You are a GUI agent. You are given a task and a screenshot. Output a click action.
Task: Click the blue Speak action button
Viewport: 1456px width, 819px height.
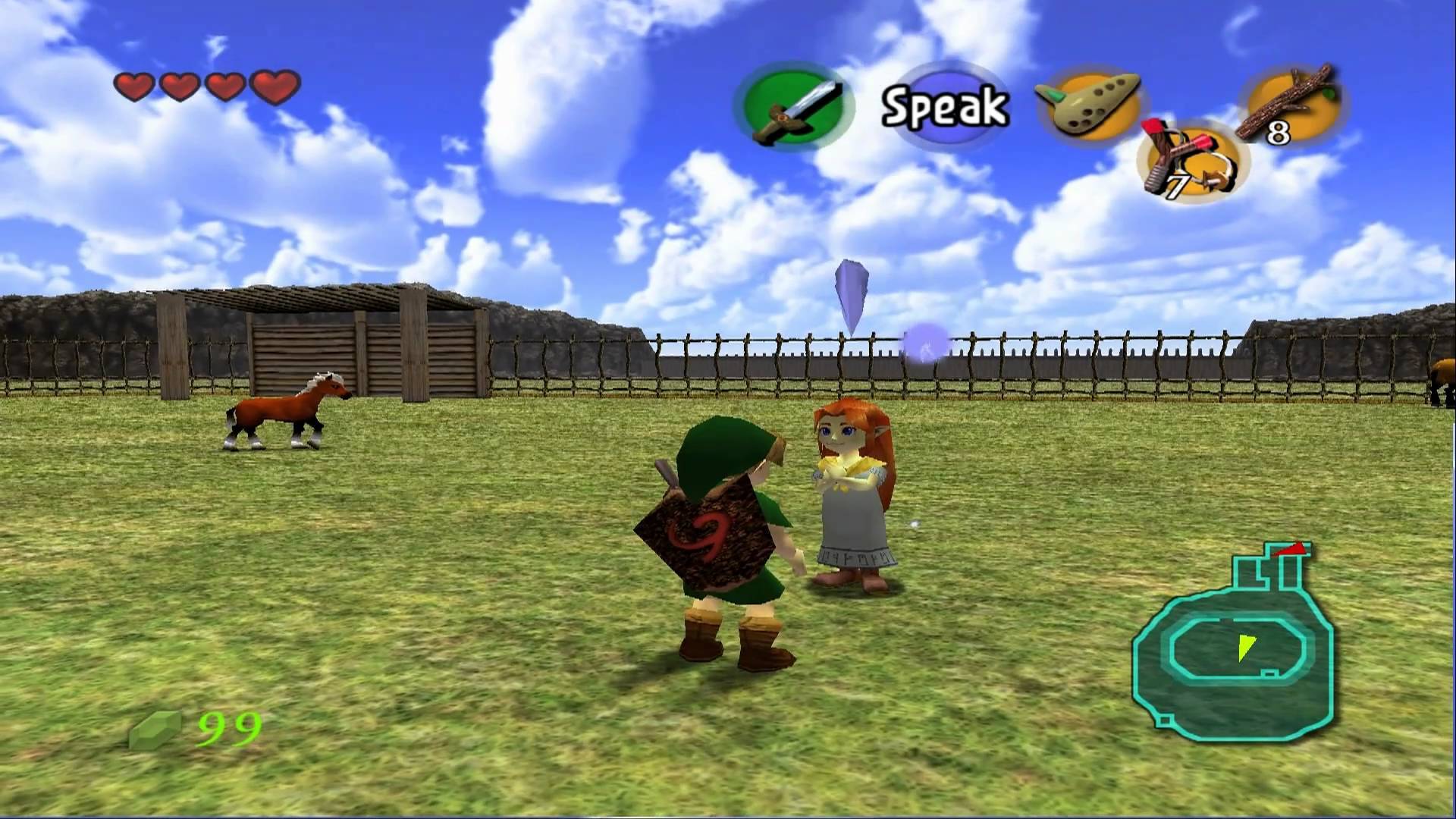coord(946,106)
